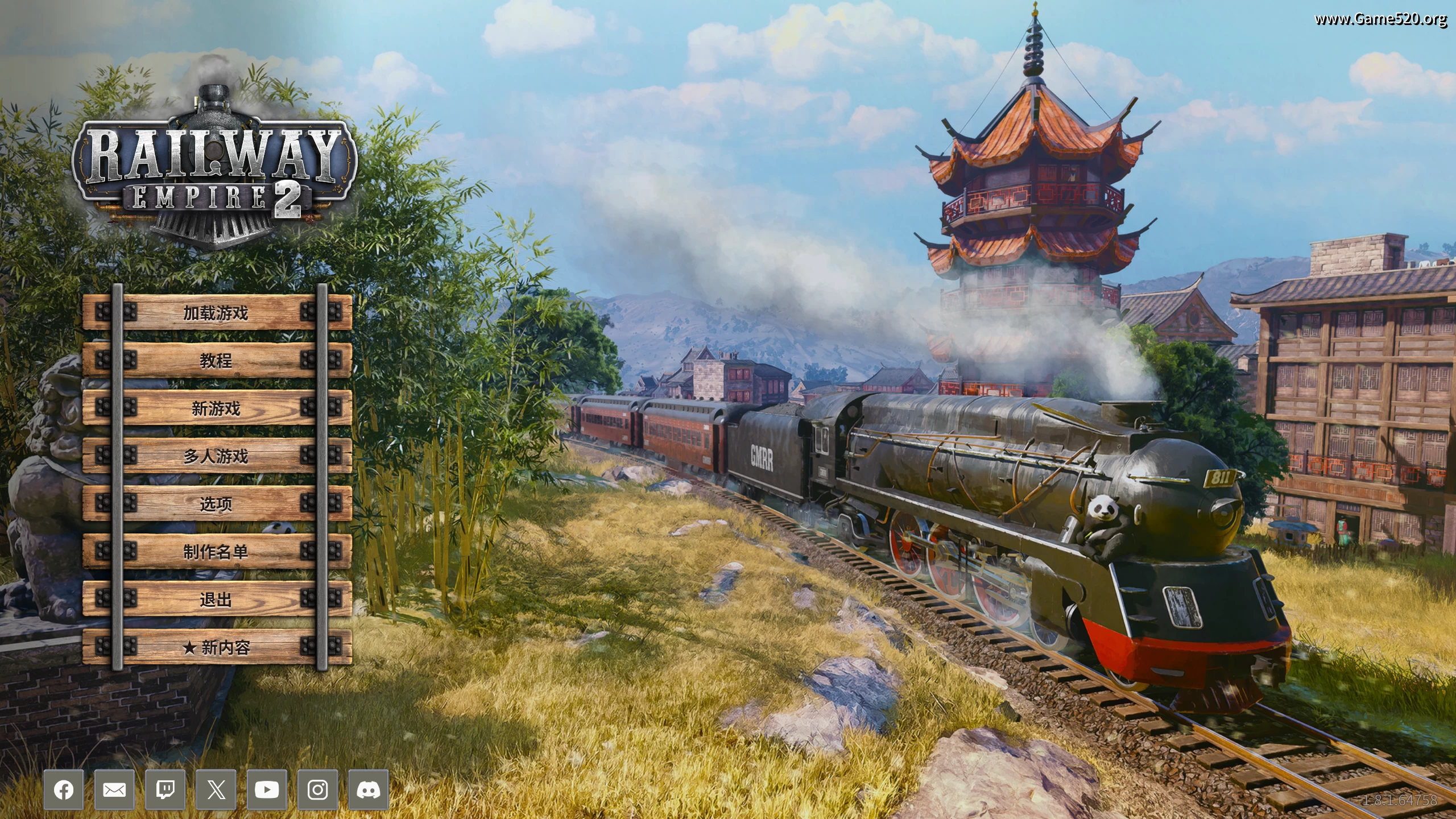Open the newsletter envelope icon
The image size is (1456, 819).
(115, 789)
